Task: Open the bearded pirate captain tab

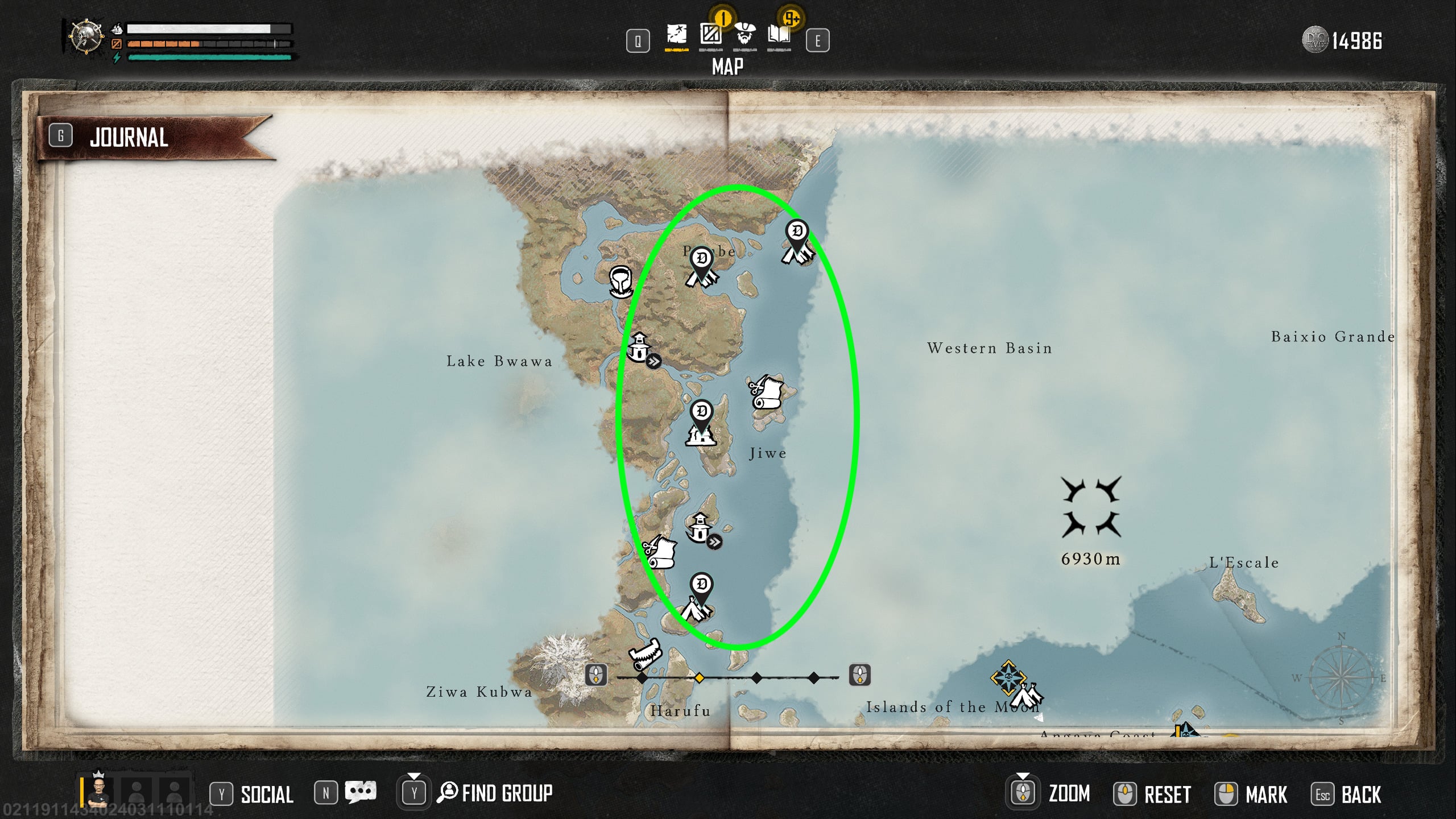Action: pos(744,35)
